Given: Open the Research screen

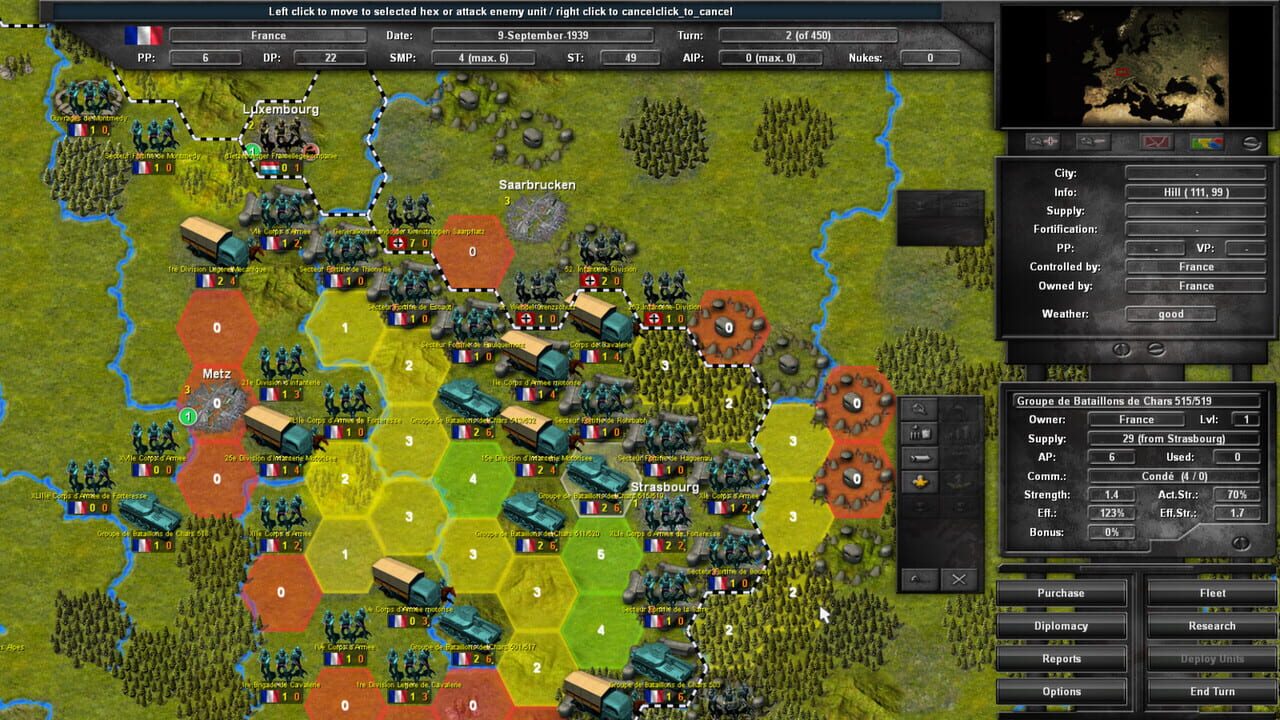Looking at the screenshot, I should (1210, 625).
